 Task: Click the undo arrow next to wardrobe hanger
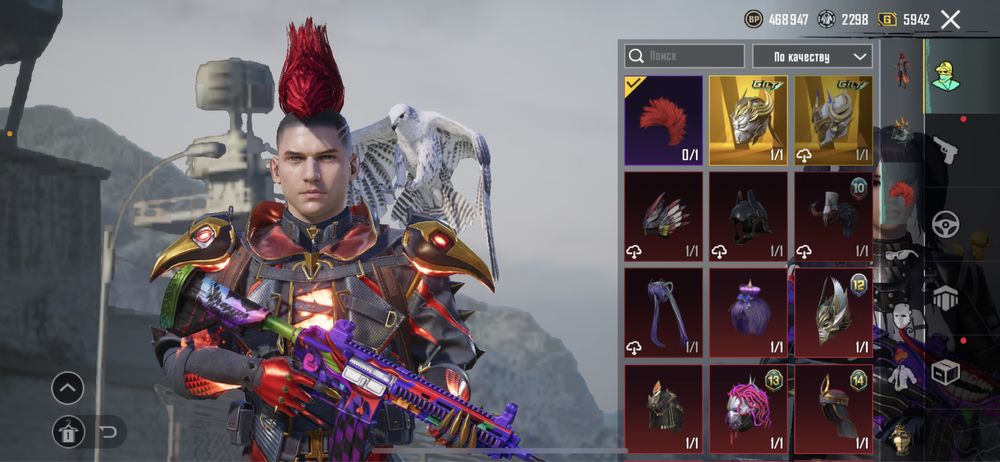pos(108,432)
